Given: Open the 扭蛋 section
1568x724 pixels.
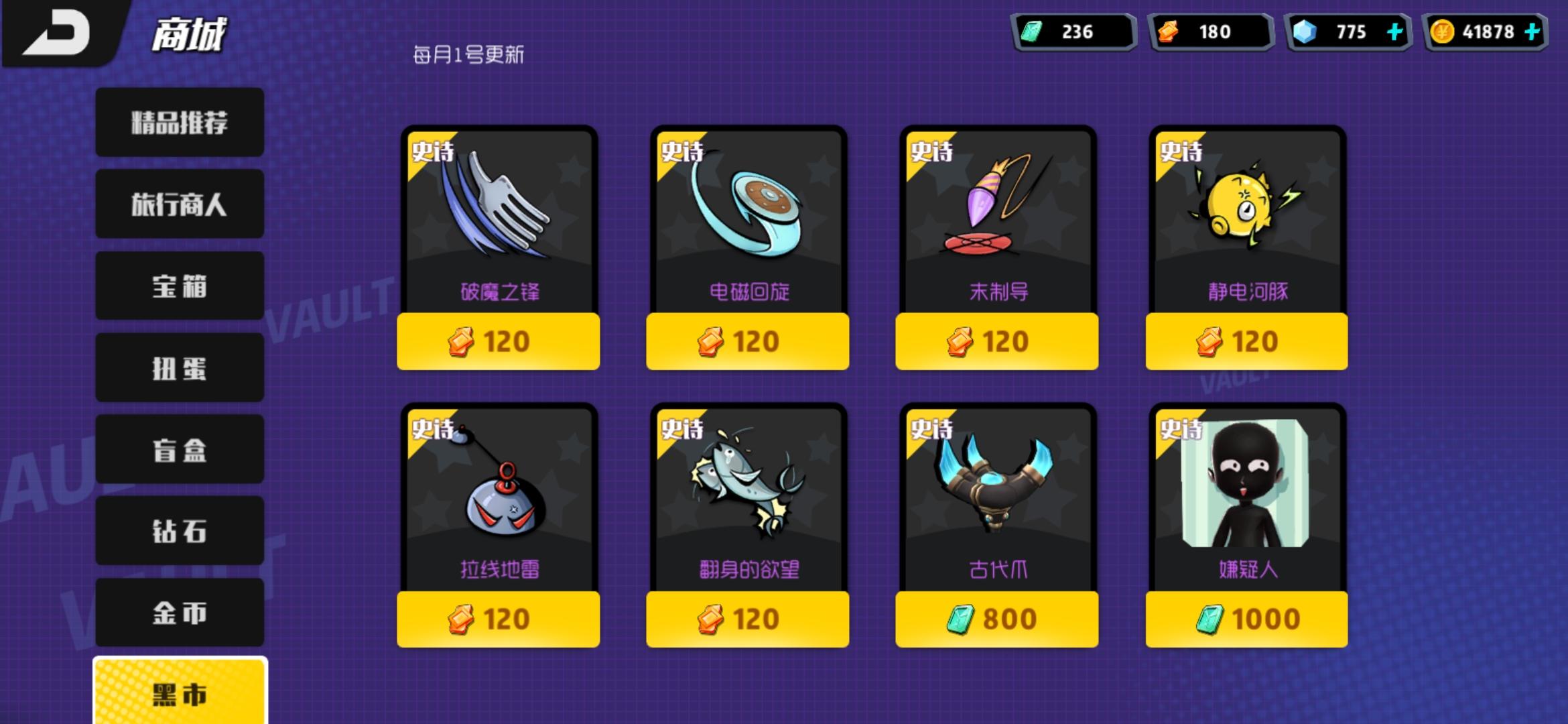Looking at the screenshot, I should point(179,367).
